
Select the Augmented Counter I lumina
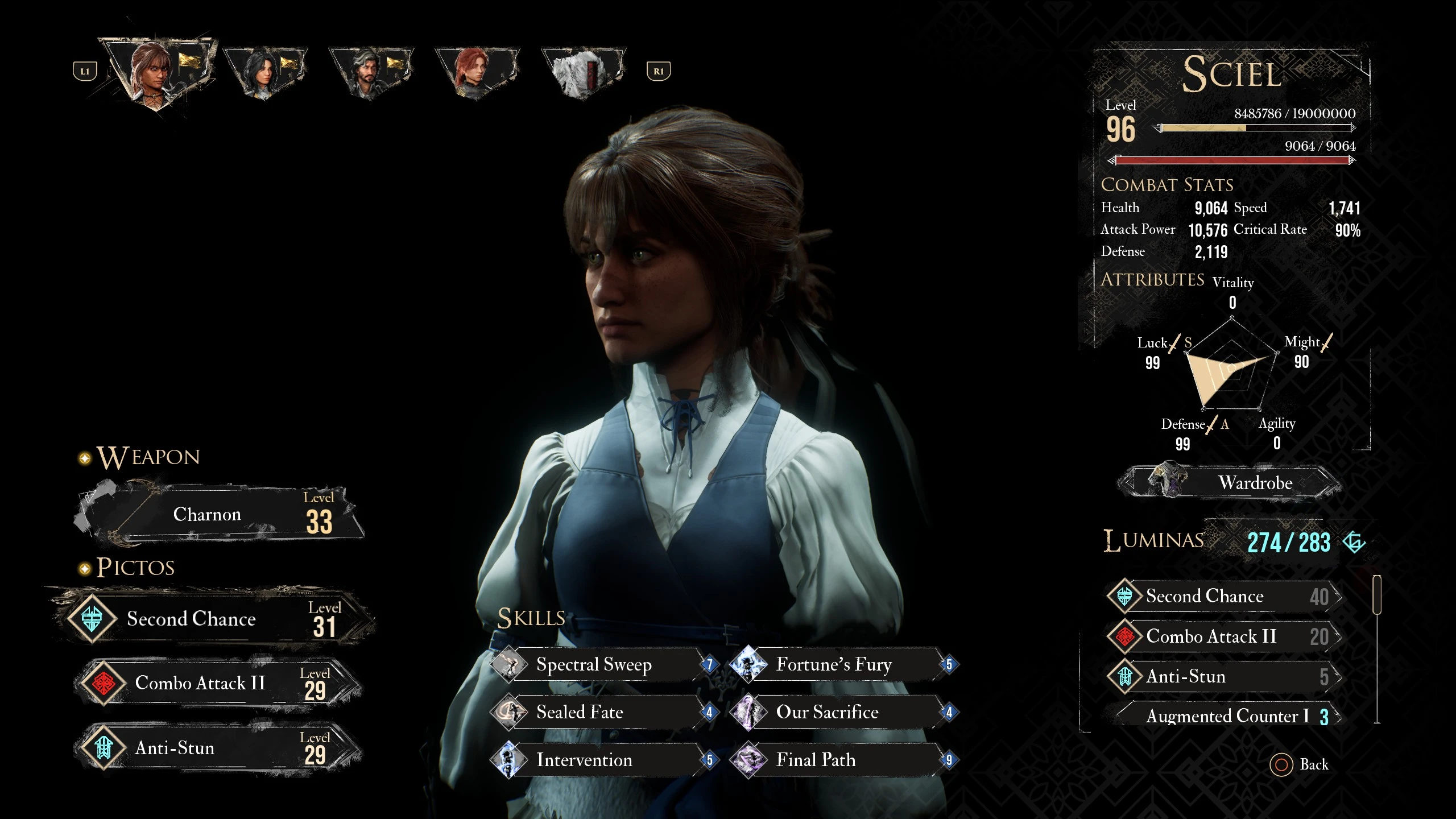[x=1227, y=716]
